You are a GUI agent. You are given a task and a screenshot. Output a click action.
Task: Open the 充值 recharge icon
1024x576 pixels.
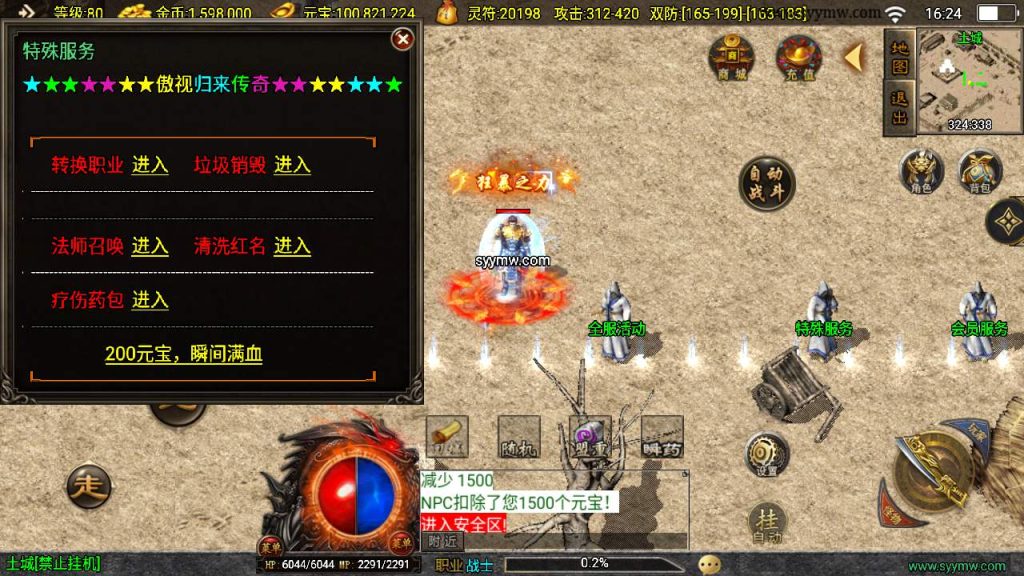[x=799, y=57]
